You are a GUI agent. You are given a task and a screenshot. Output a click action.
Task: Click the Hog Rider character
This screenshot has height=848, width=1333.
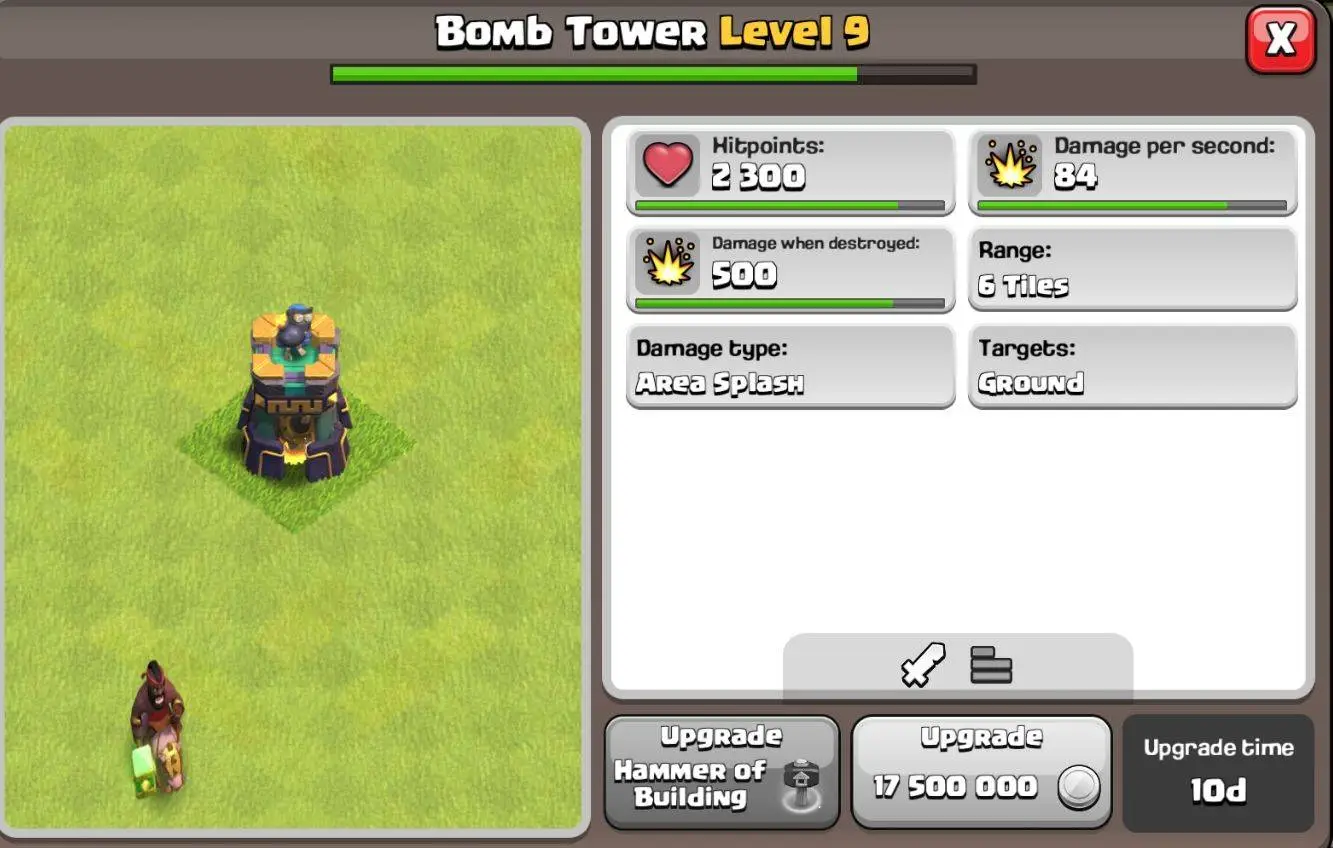click(160, 720)
